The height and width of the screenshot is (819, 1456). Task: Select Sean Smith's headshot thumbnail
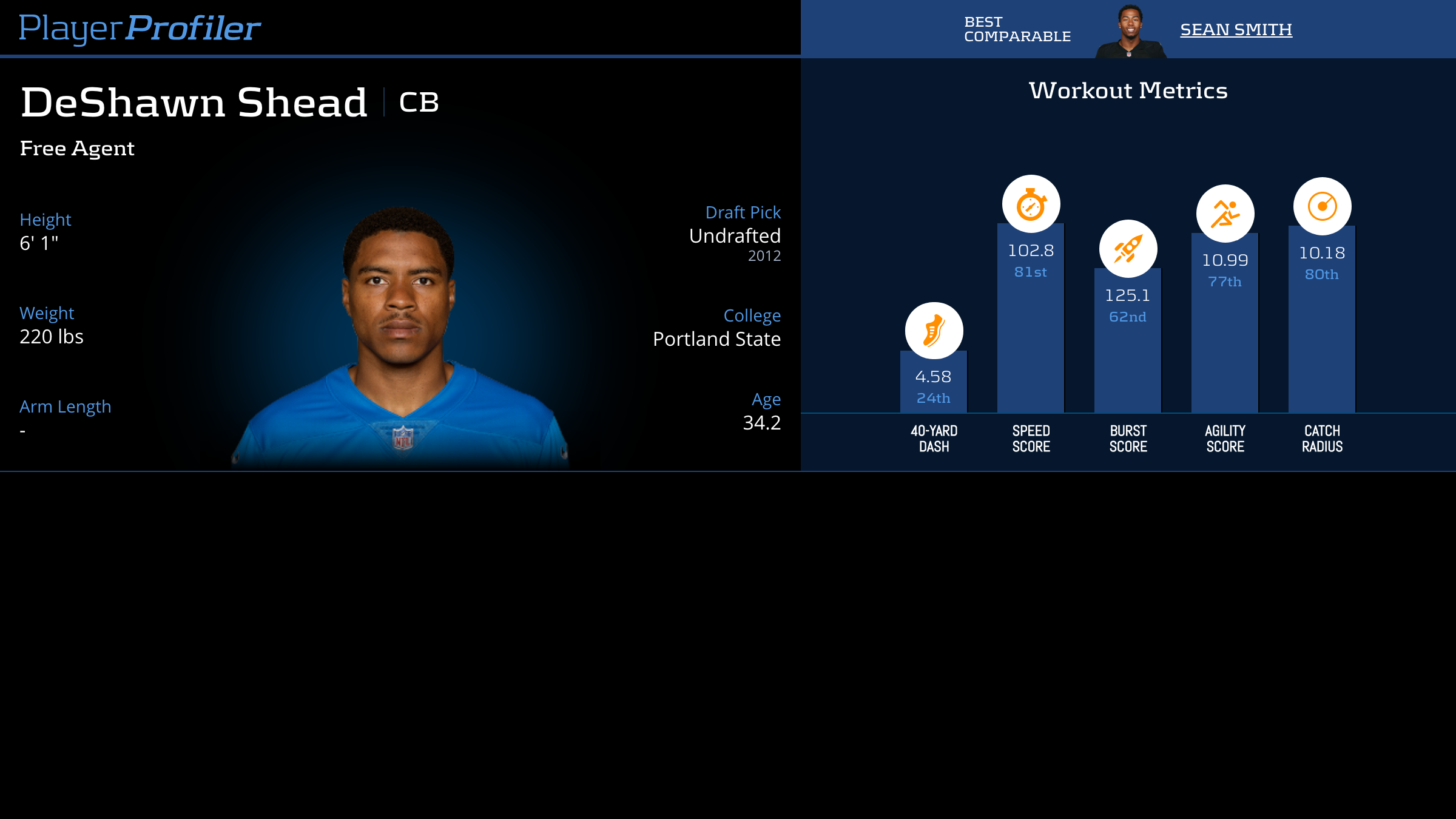pos(1130,32)
